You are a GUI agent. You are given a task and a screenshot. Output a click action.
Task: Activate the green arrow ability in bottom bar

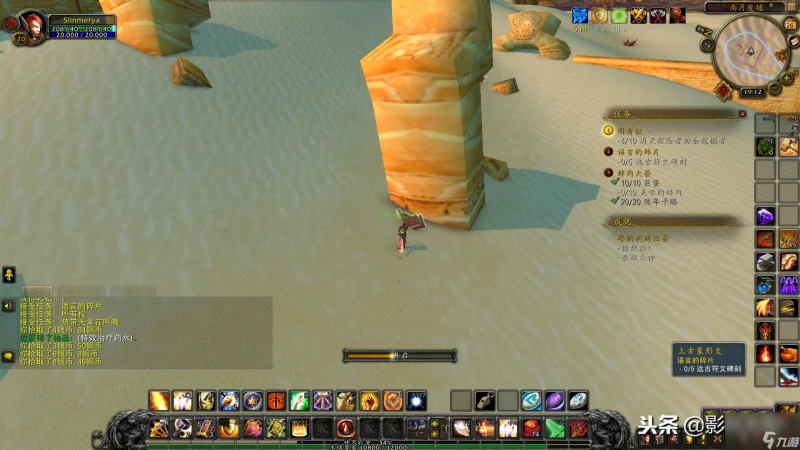554,428
